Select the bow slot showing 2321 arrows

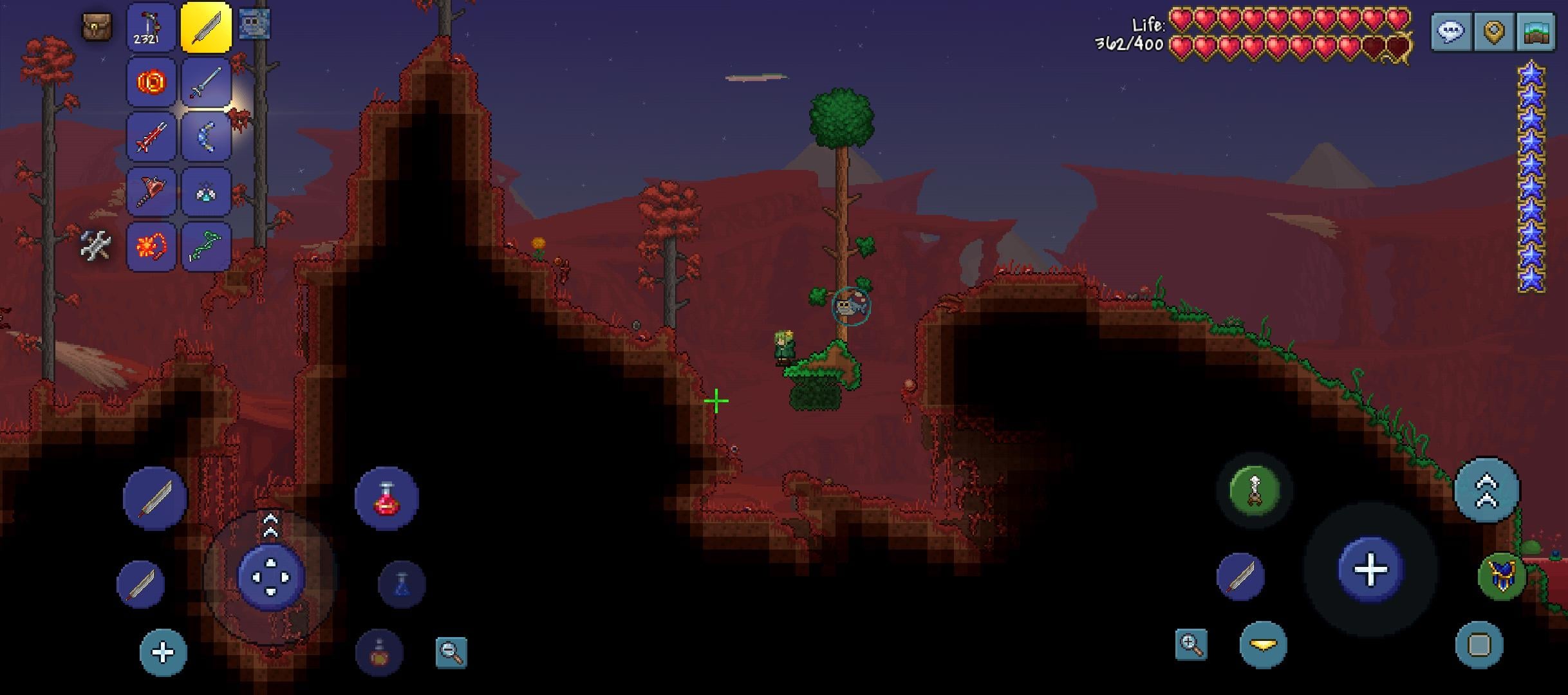(151, 27)
